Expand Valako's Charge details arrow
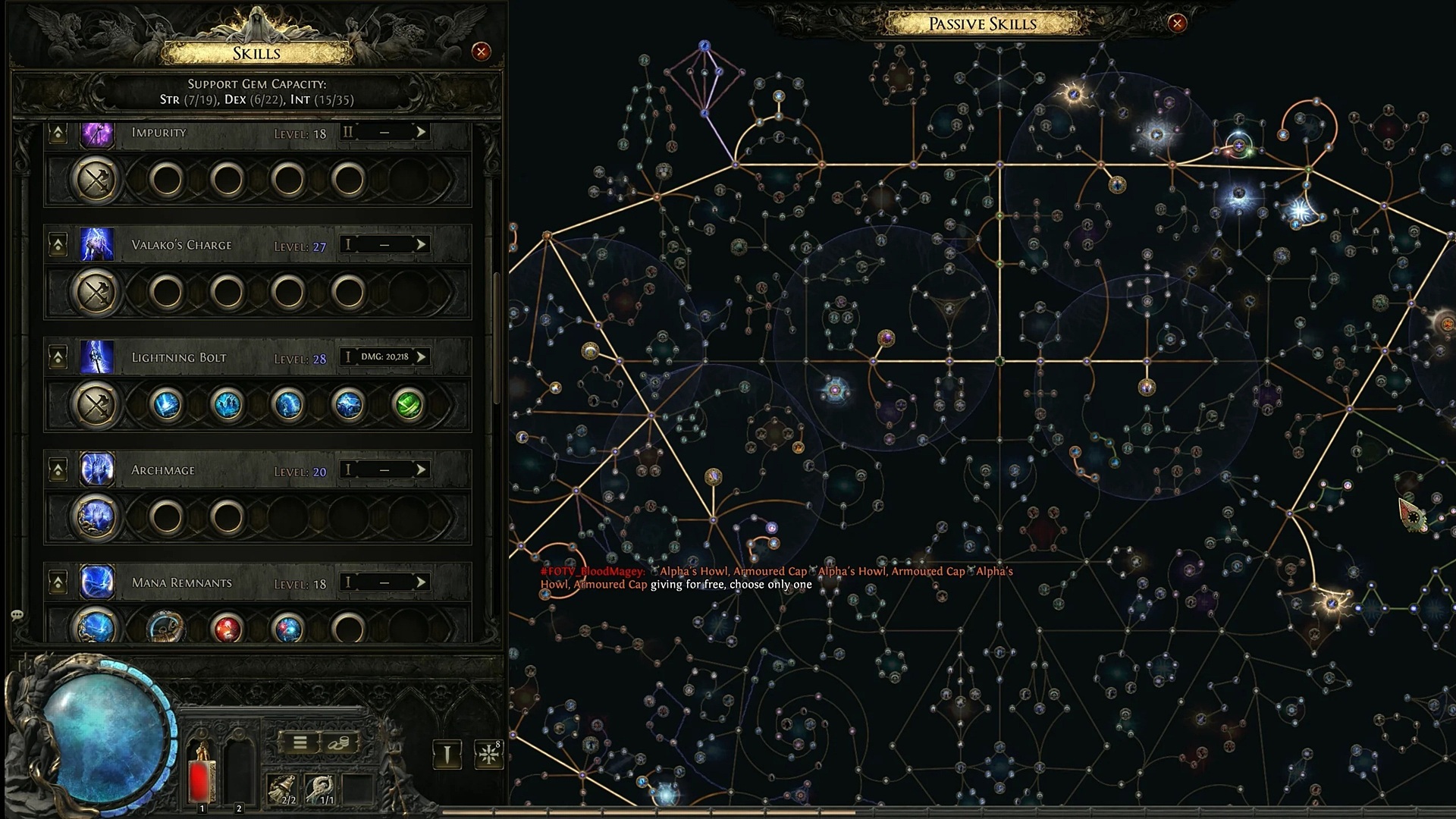 point(421,244)
